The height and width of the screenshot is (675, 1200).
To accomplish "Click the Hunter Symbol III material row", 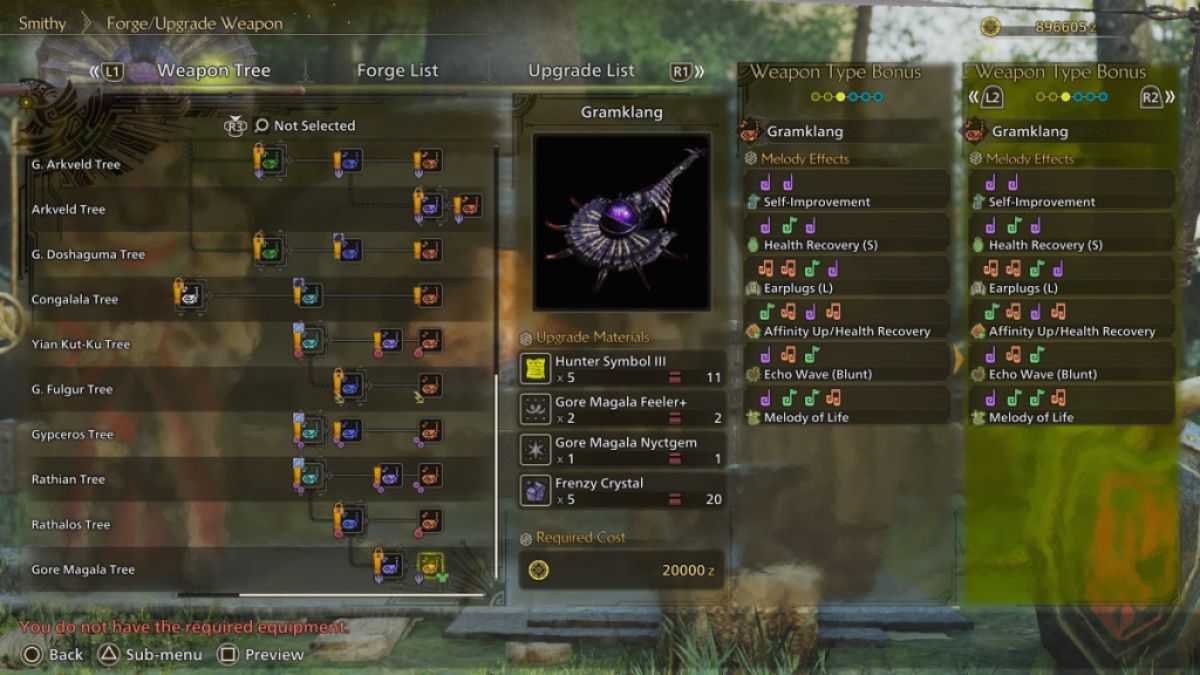I will coord(621,369).
